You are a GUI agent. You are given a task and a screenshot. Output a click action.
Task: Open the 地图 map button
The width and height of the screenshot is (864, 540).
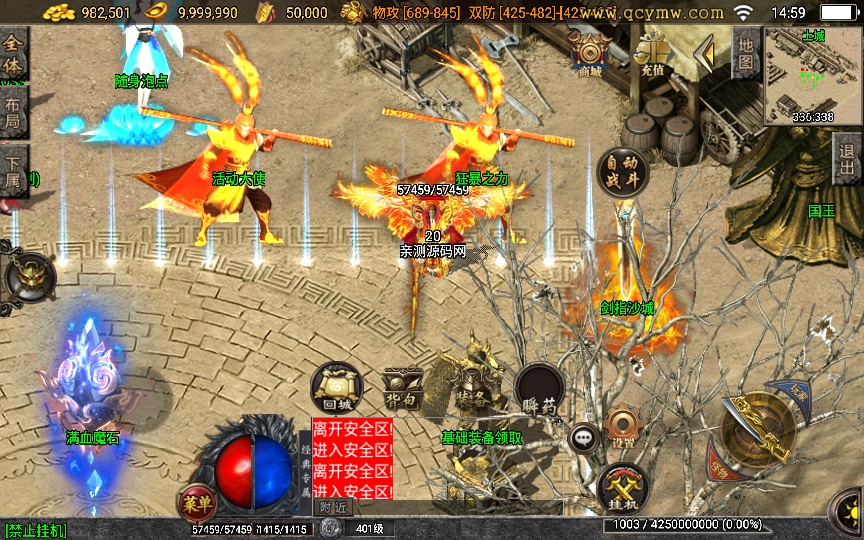pos(745,53)
